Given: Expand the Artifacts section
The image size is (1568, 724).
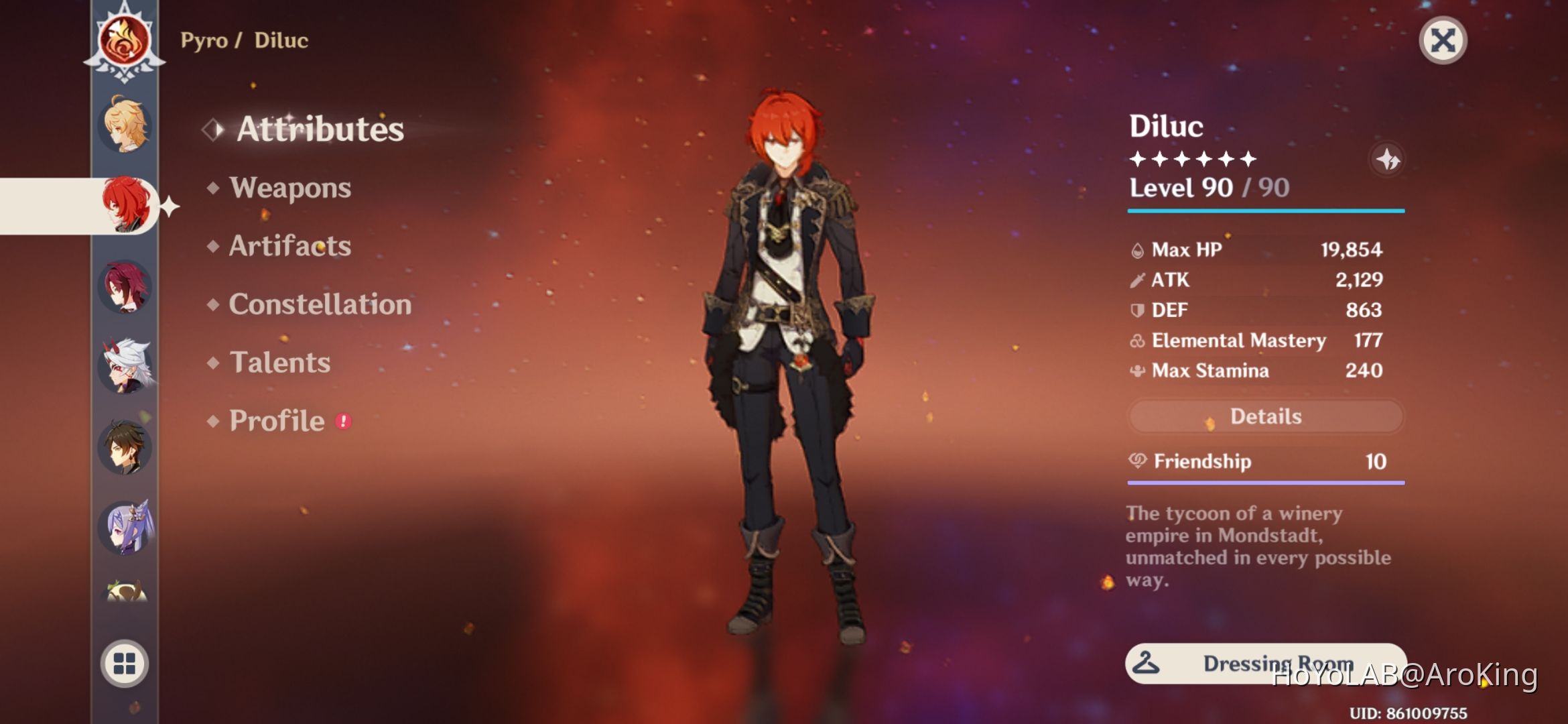Looking at the screenshot, I should click(289, 246).
